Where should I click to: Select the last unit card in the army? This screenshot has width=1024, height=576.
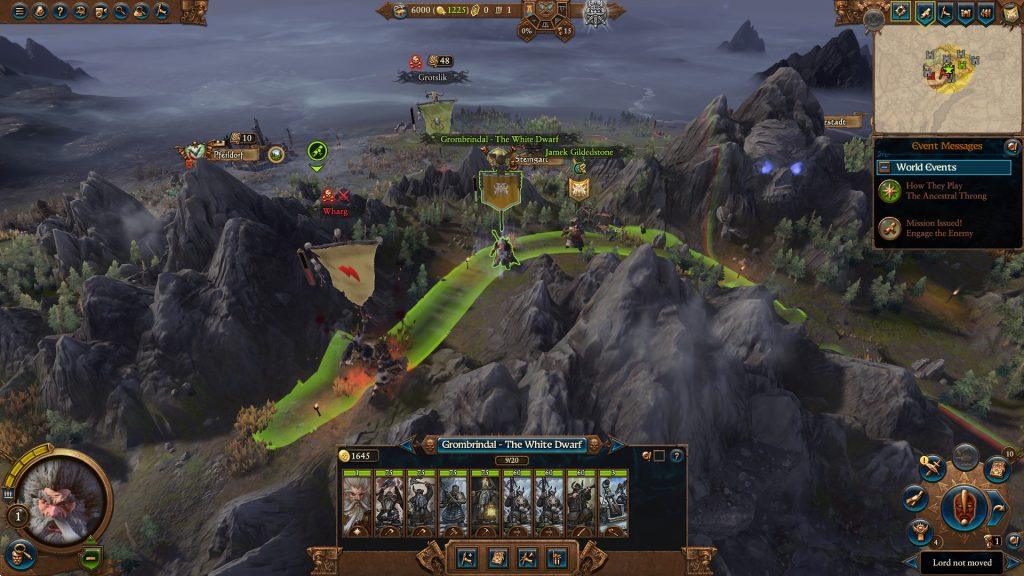(613, 504)
